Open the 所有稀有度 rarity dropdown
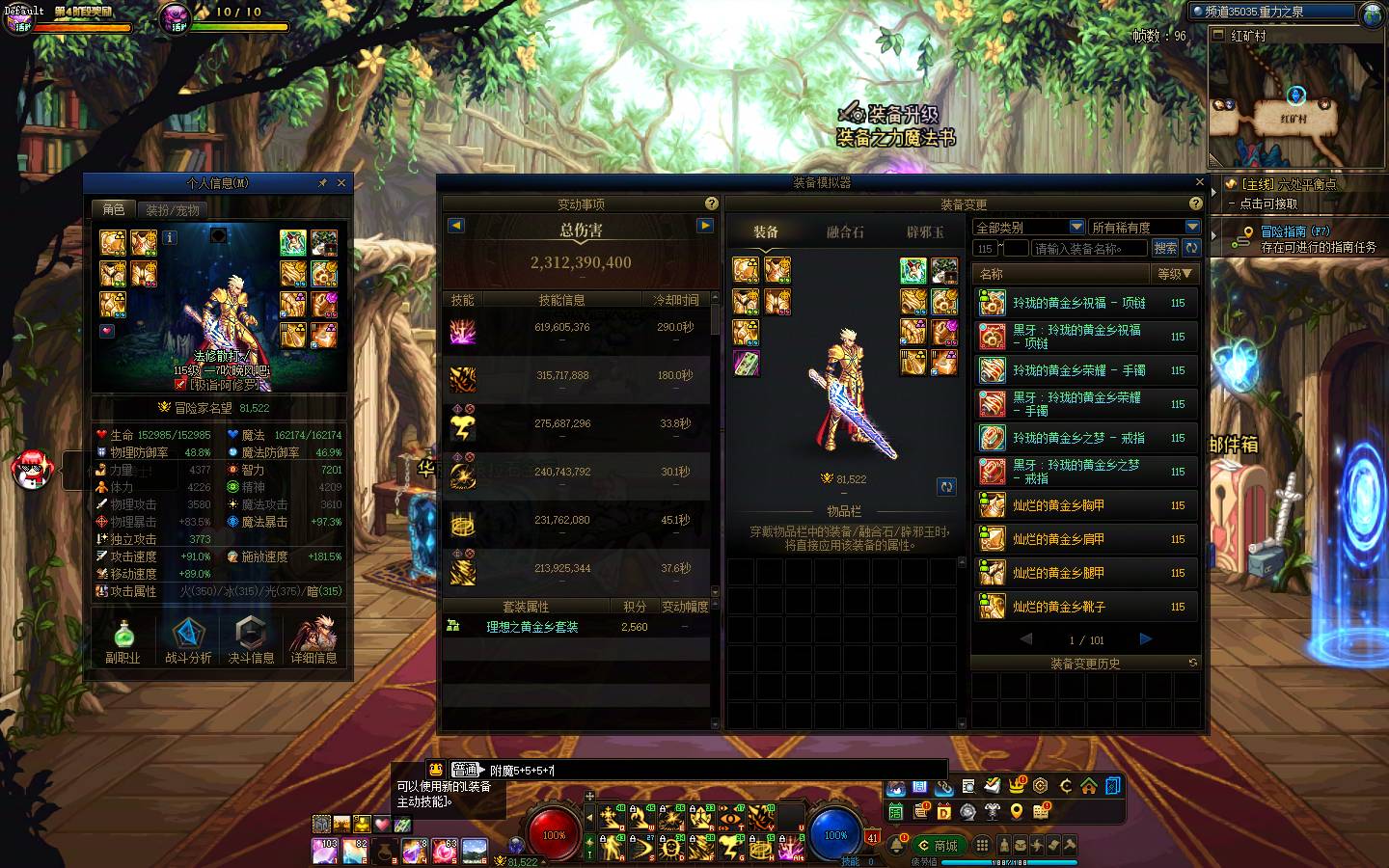This screenshot has width=1389, height=868. point(1144,227)
